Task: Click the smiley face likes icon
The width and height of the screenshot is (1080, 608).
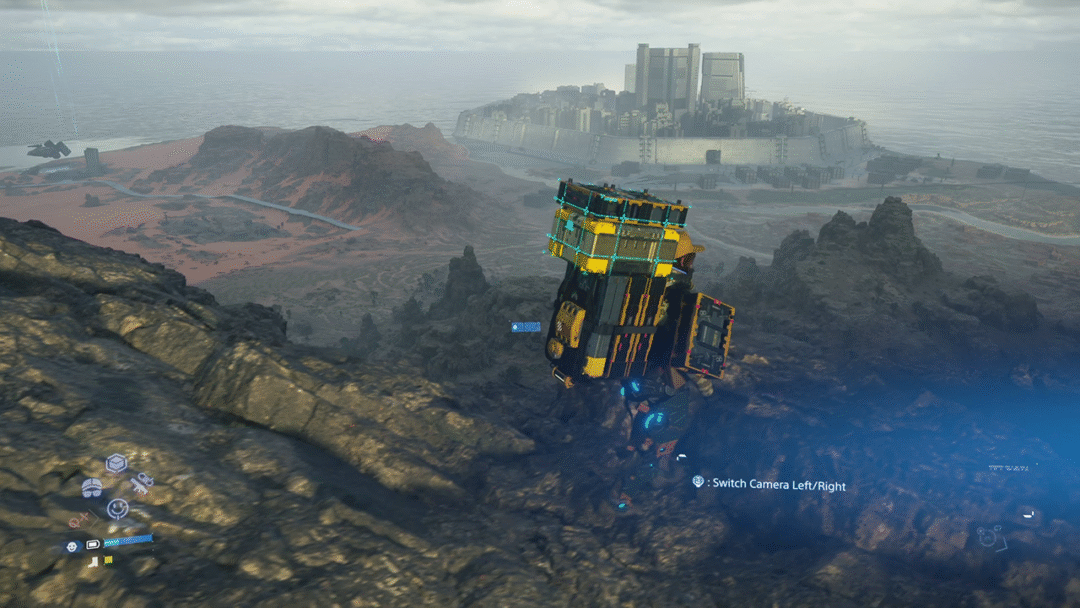Action: click(x=117, y=508)
